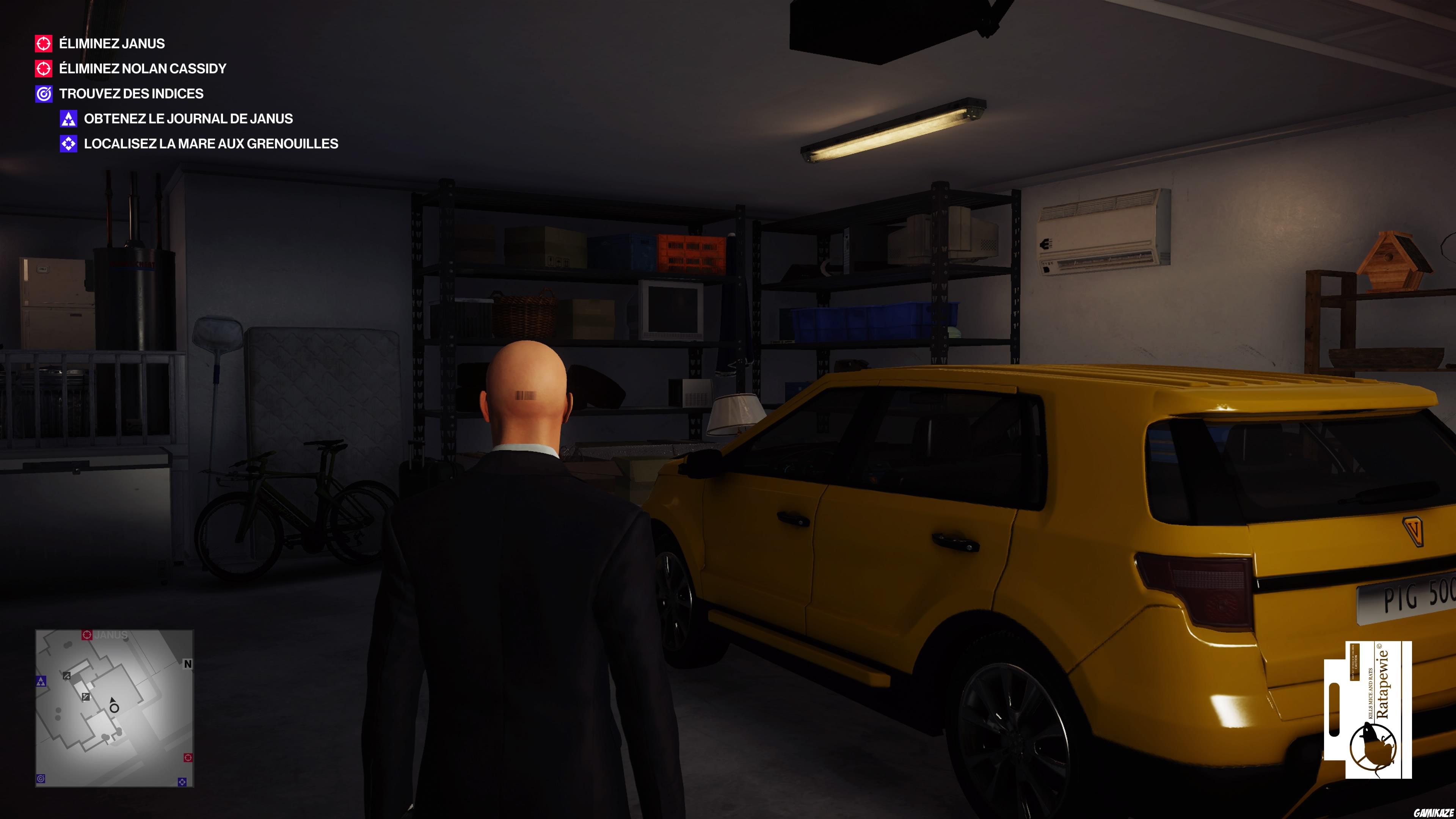Select the JANUS label atop the minimap

click(111, 635)
